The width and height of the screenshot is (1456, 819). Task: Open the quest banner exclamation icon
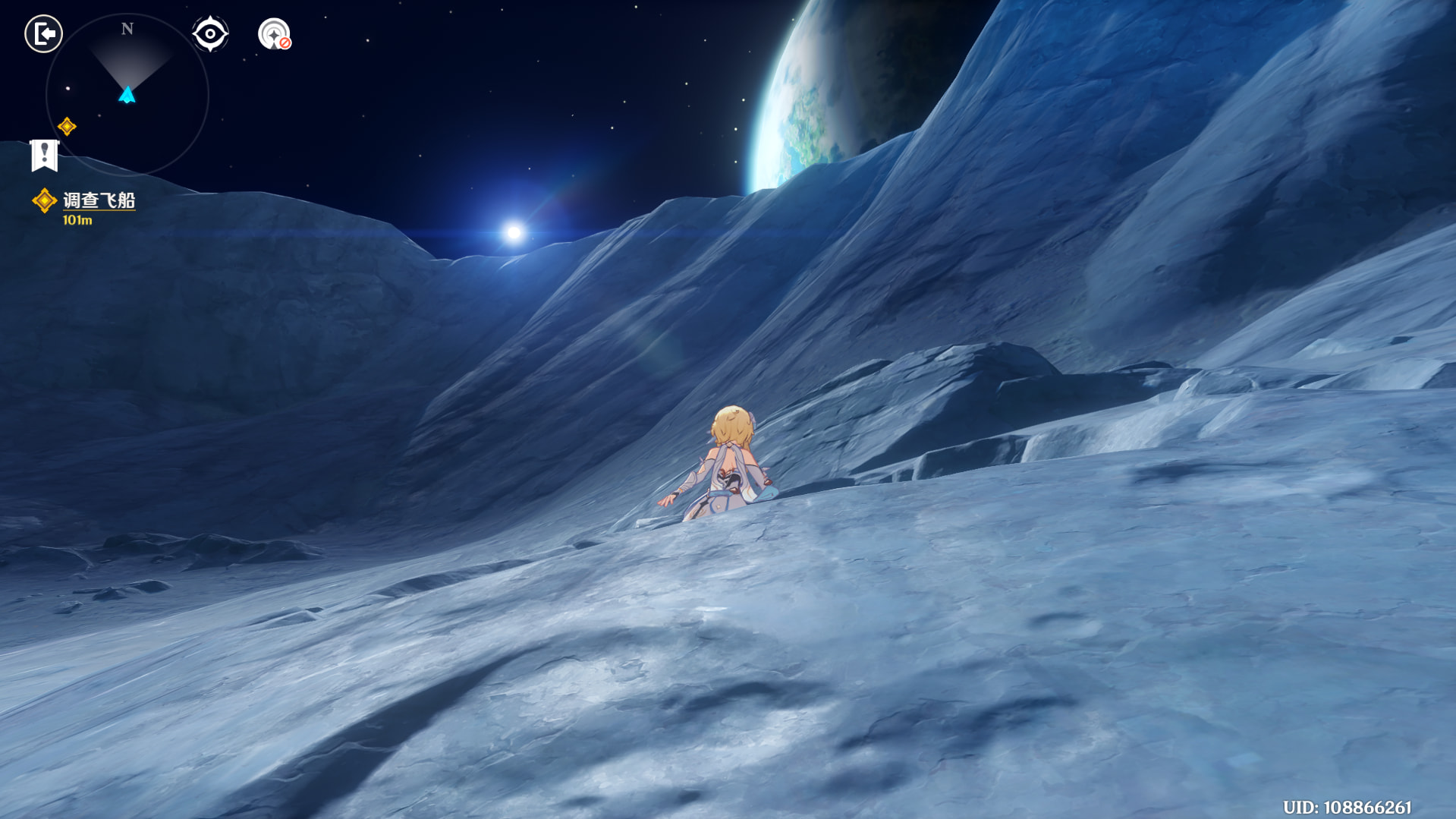[x=44, y=156]
